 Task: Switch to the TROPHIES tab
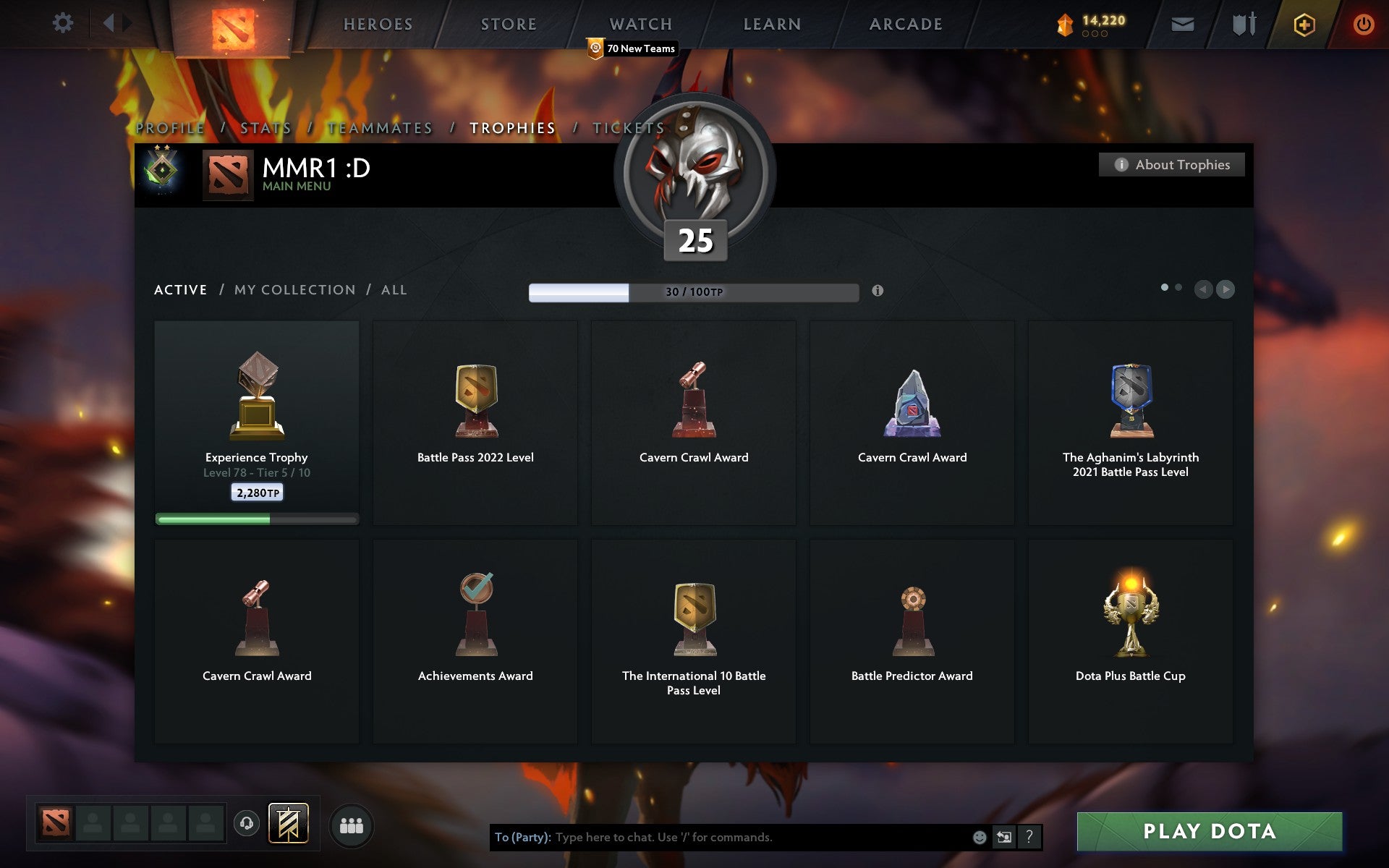(x=512, y=128)
